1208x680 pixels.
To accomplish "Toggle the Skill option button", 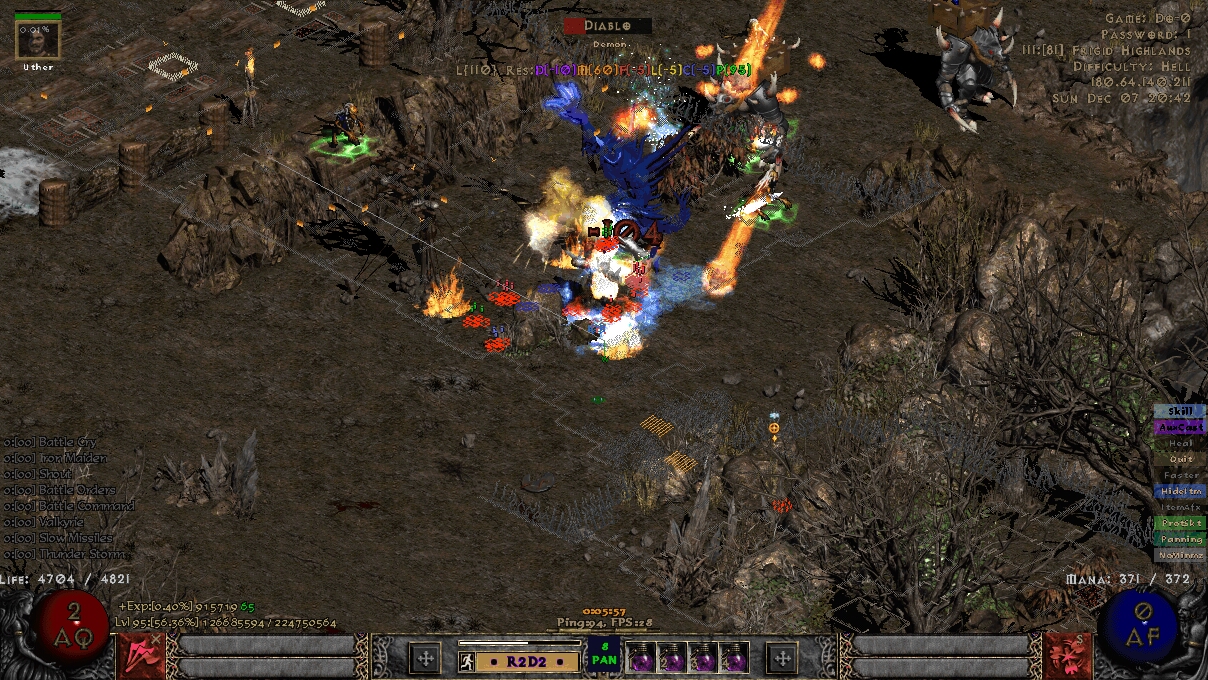I will pyautogui.click(x=1180, y=411).
